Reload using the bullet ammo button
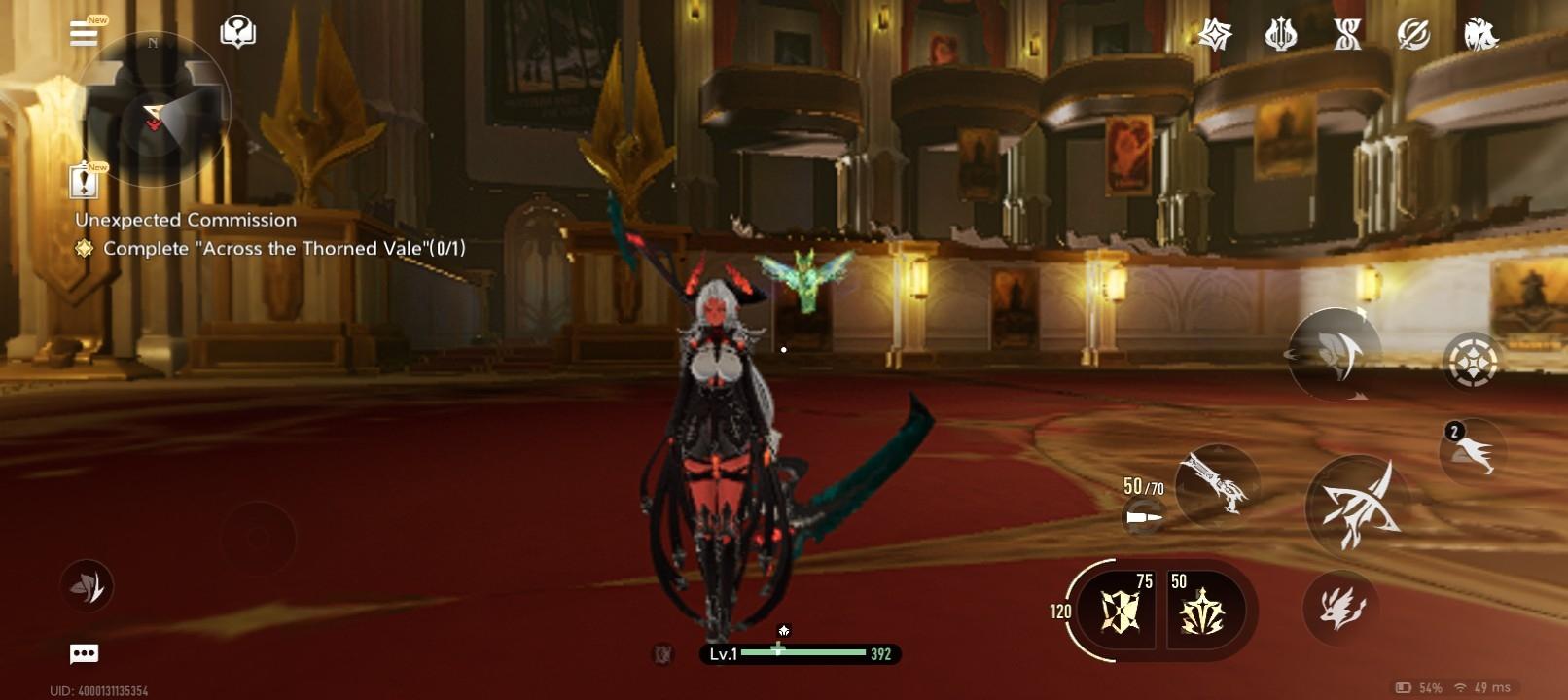The width and height of the screenshot is (1568, 700). 1144,517
